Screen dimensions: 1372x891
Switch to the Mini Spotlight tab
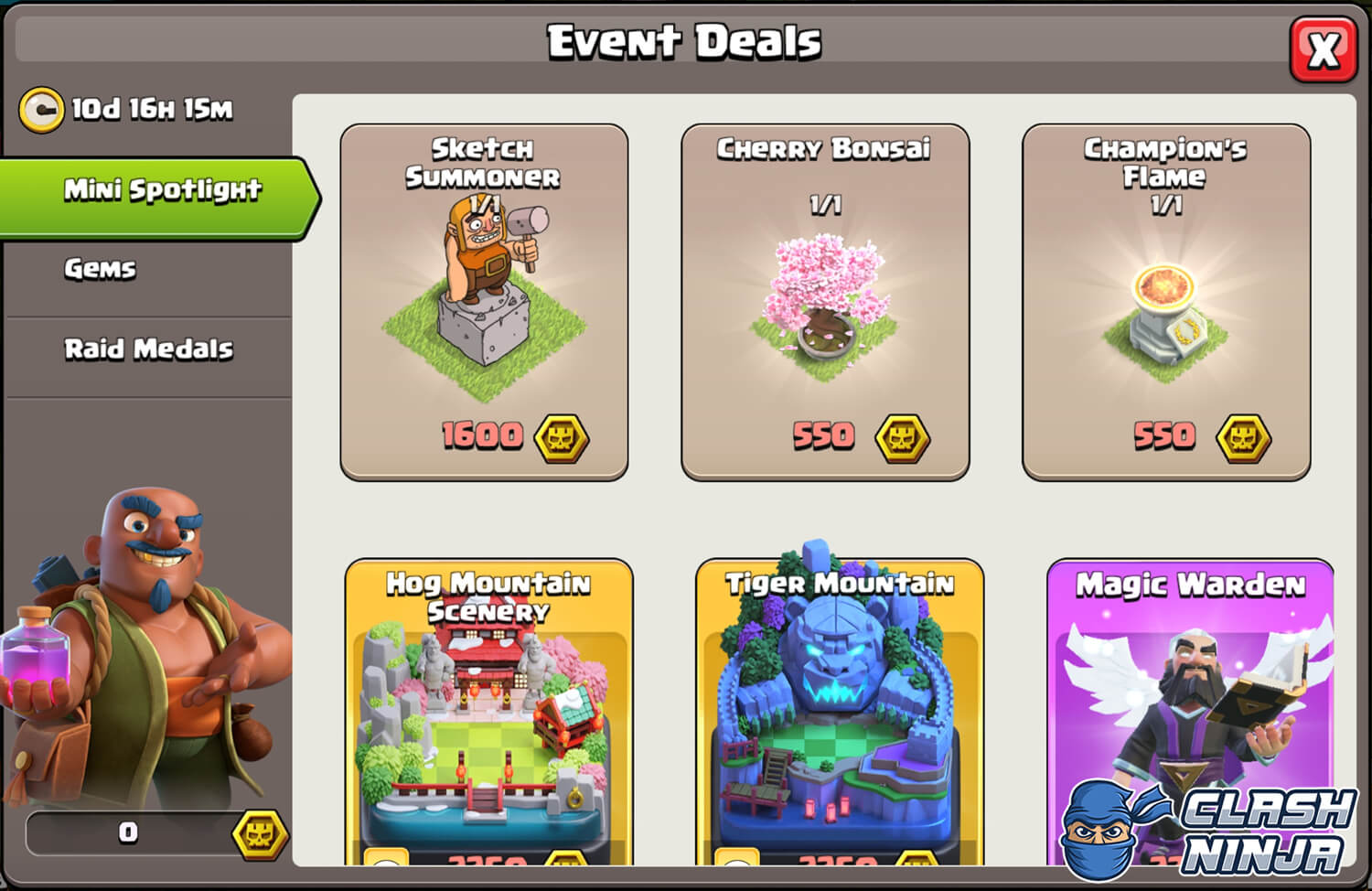click(x=161, y=190)
